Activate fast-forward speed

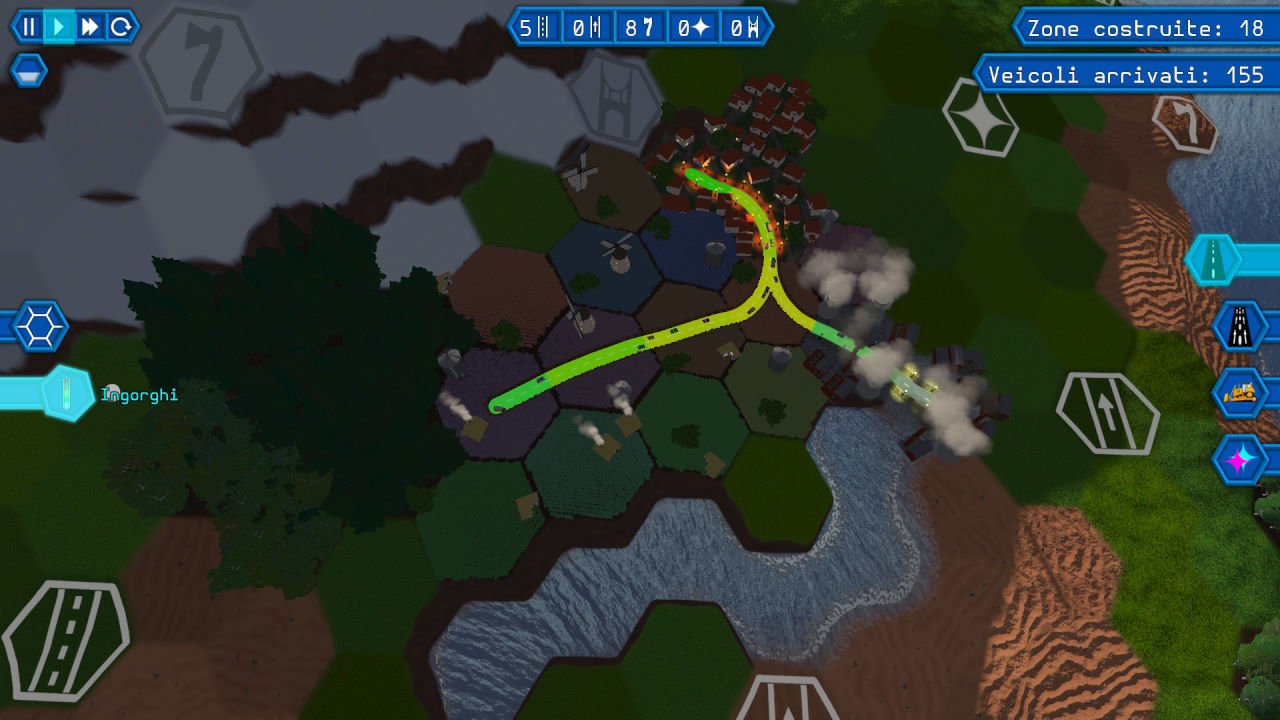click(x=90, y=27)
